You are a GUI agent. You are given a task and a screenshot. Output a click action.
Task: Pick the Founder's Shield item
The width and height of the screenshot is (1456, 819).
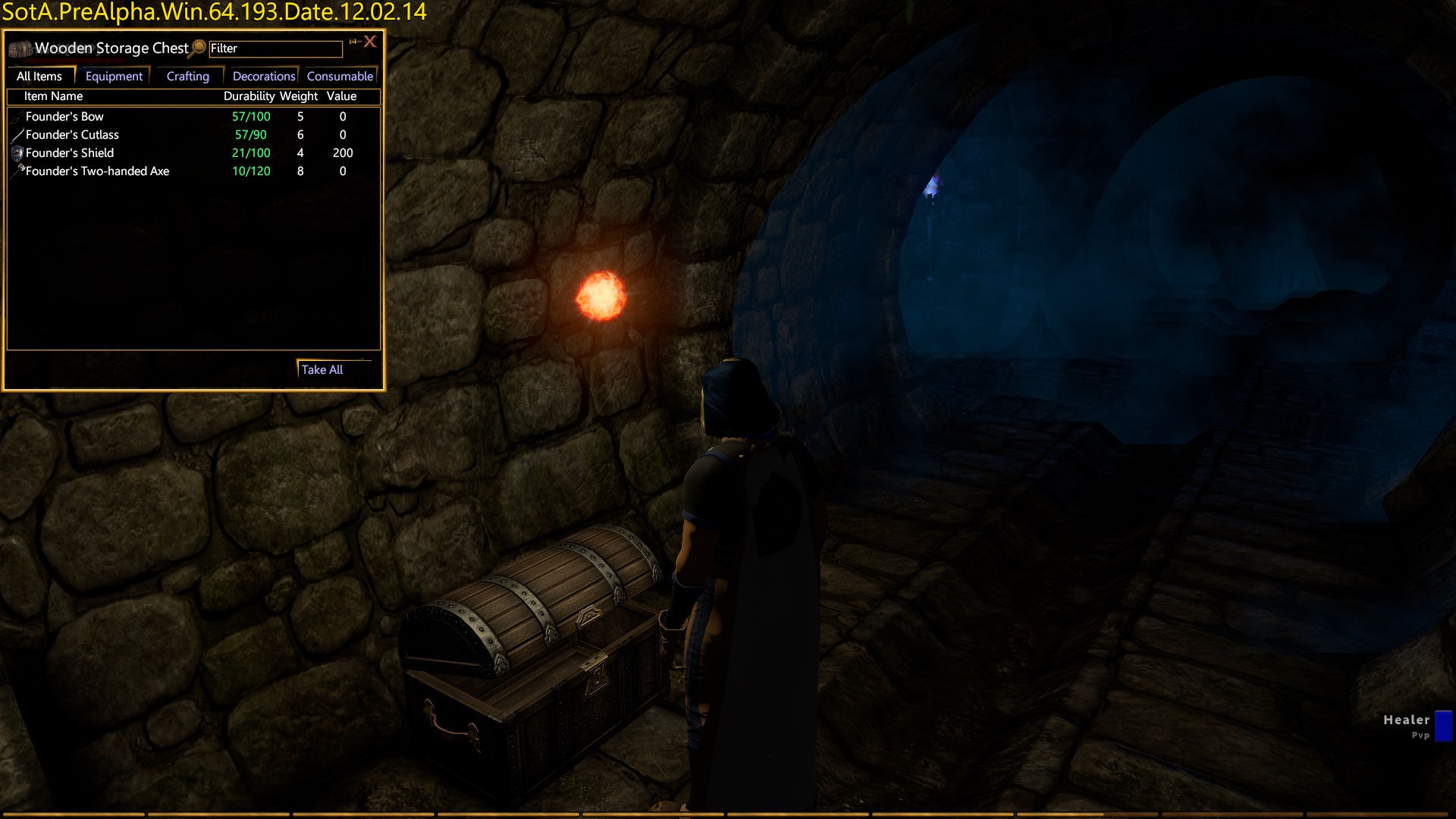(70, 153)
